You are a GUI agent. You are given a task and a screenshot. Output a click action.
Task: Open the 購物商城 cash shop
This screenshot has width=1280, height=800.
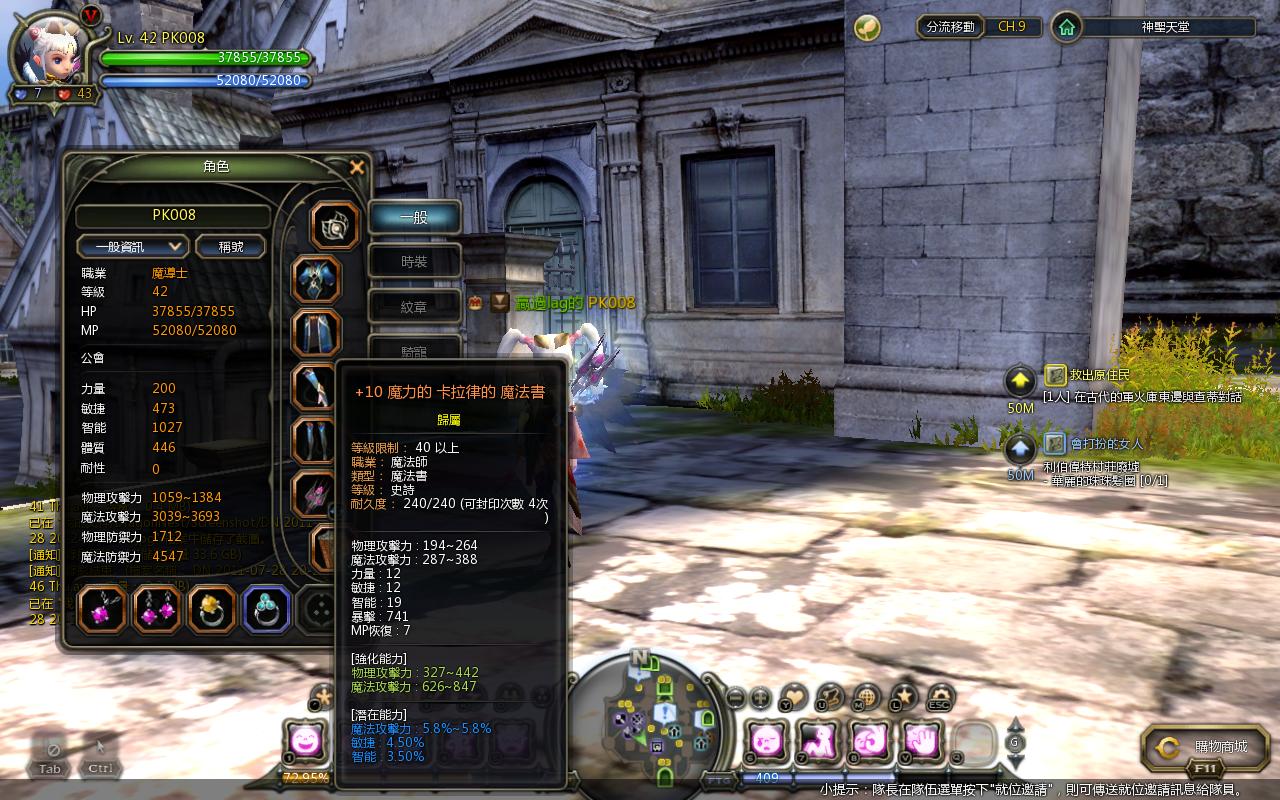pyautogui.click(x=1206, y=746)
